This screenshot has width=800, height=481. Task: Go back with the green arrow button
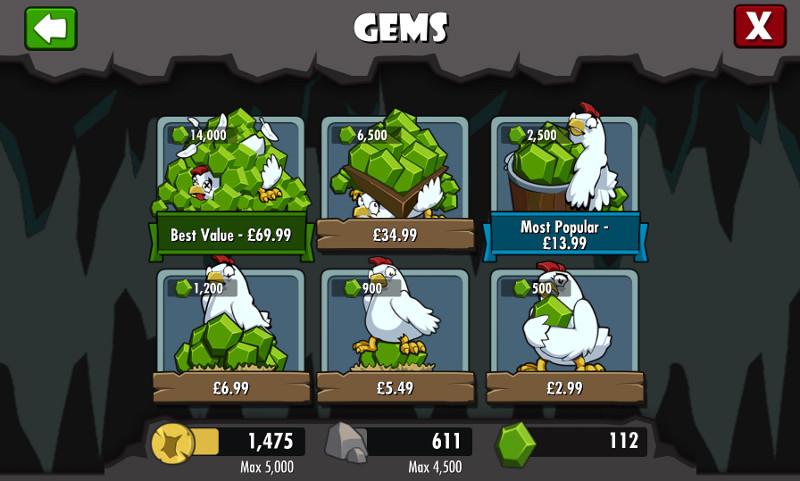(x=51, y=28)
